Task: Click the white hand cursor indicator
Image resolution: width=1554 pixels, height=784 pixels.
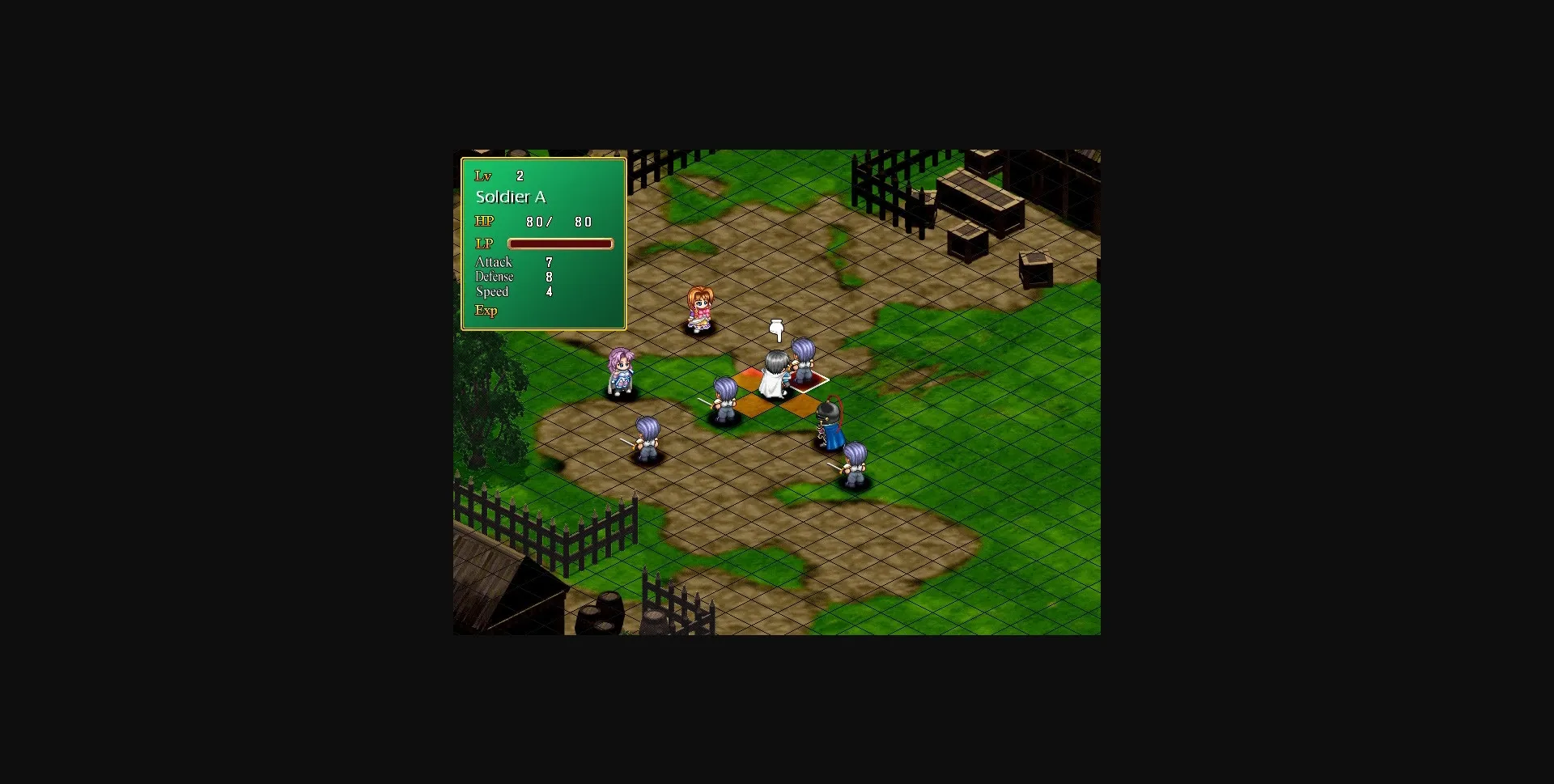Action: pos(775,330)
